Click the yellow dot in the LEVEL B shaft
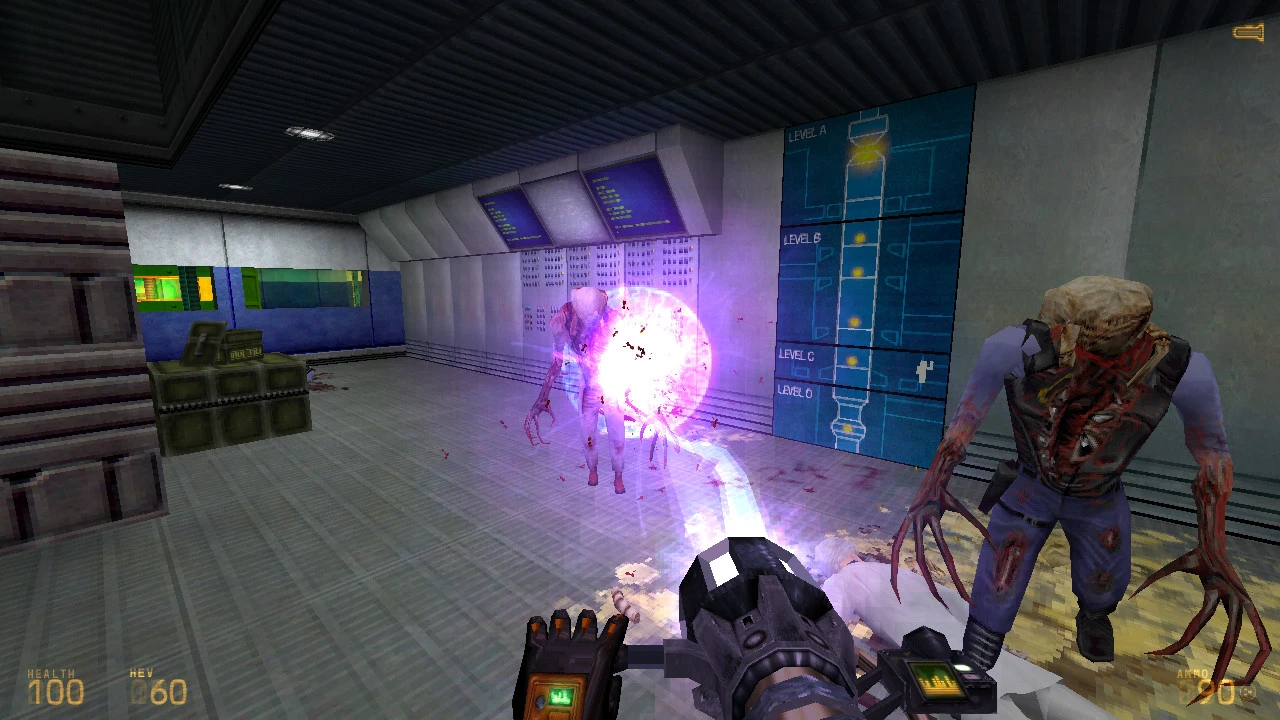Screen dimensions: 1280x720 (x=859, y=236)
